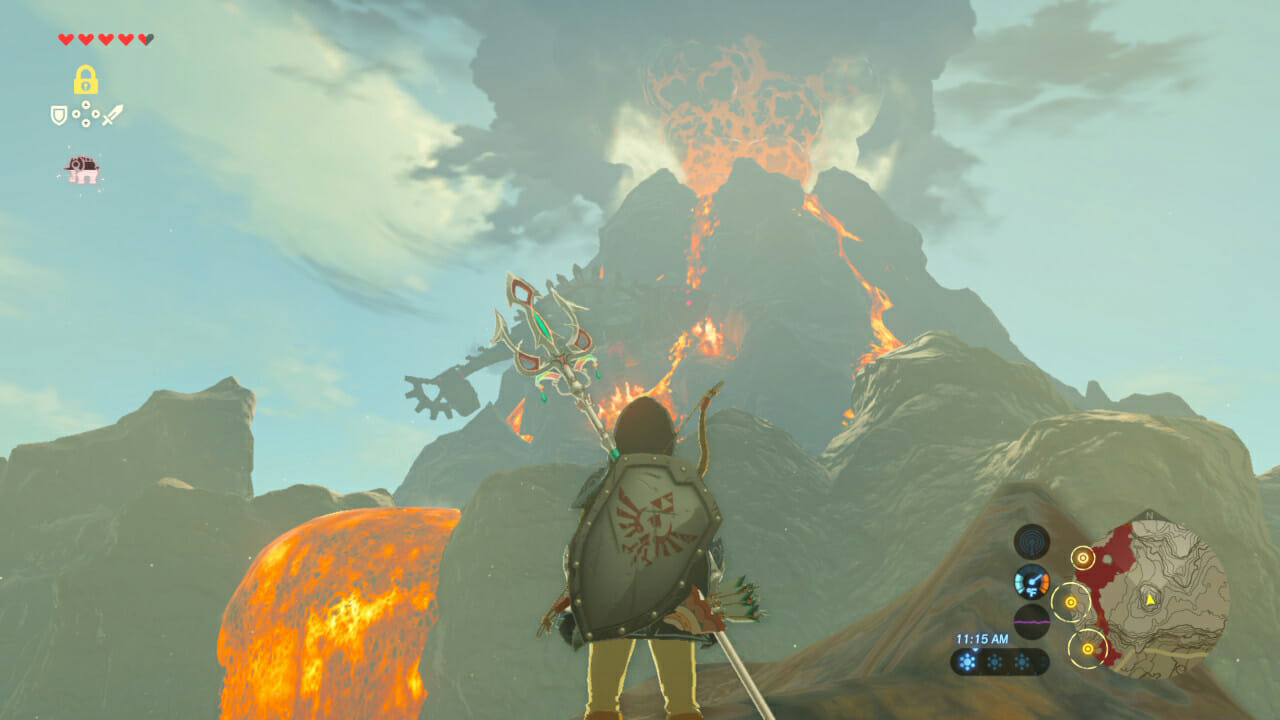The height and width of the screenshot is (720, 1280).
Task: Click the sword attack-up buff icon
Action: [x=112, y=115]
